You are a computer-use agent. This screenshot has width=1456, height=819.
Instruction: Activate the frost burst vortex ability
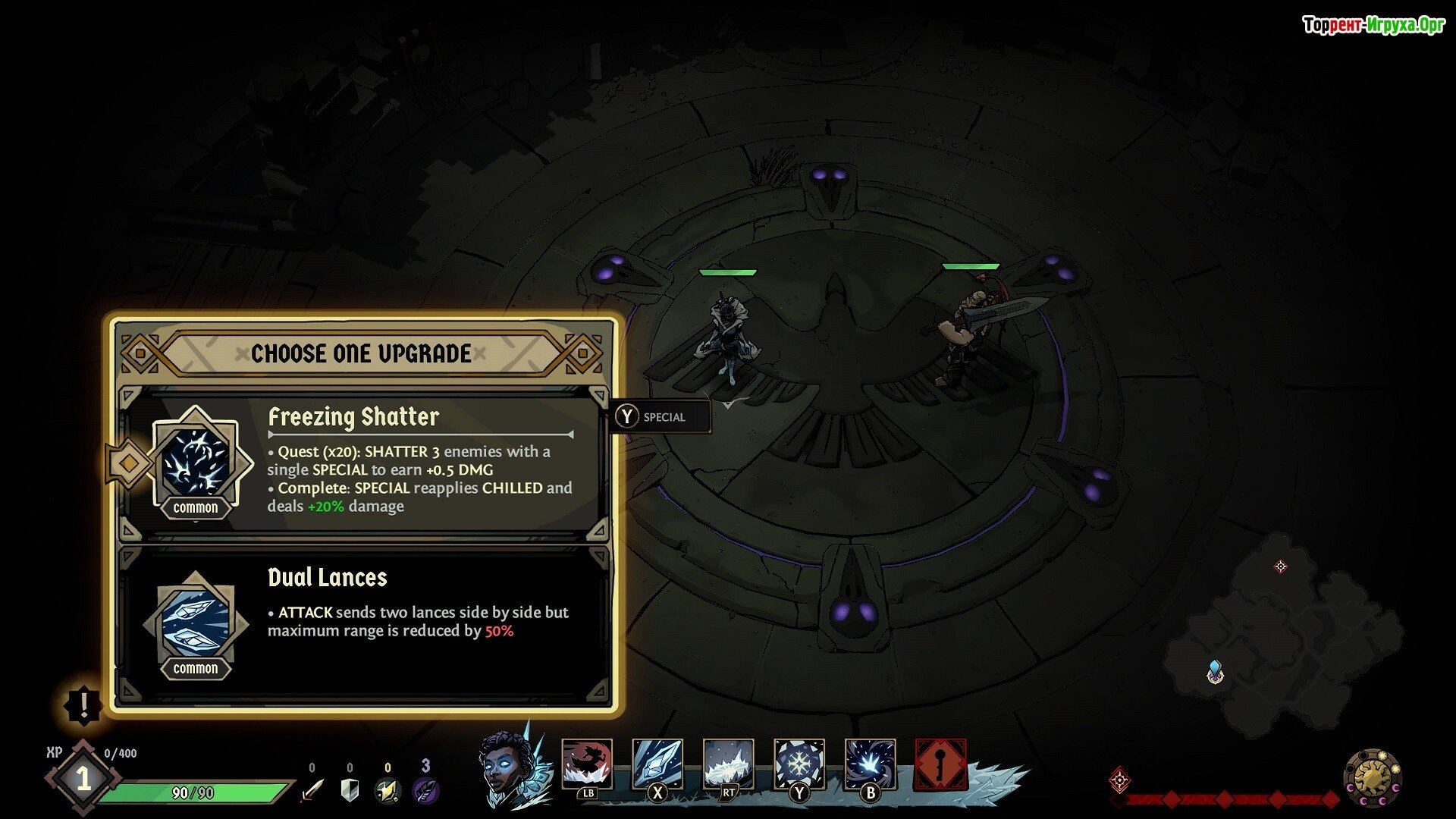[x=870, y=764]
